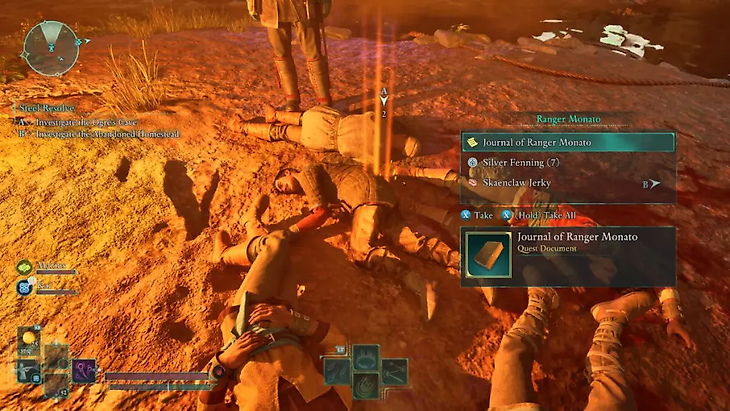This screenshot has width=730, height=411.
Task: Activate the purple spell ability slot
Action: pos(84,370)
